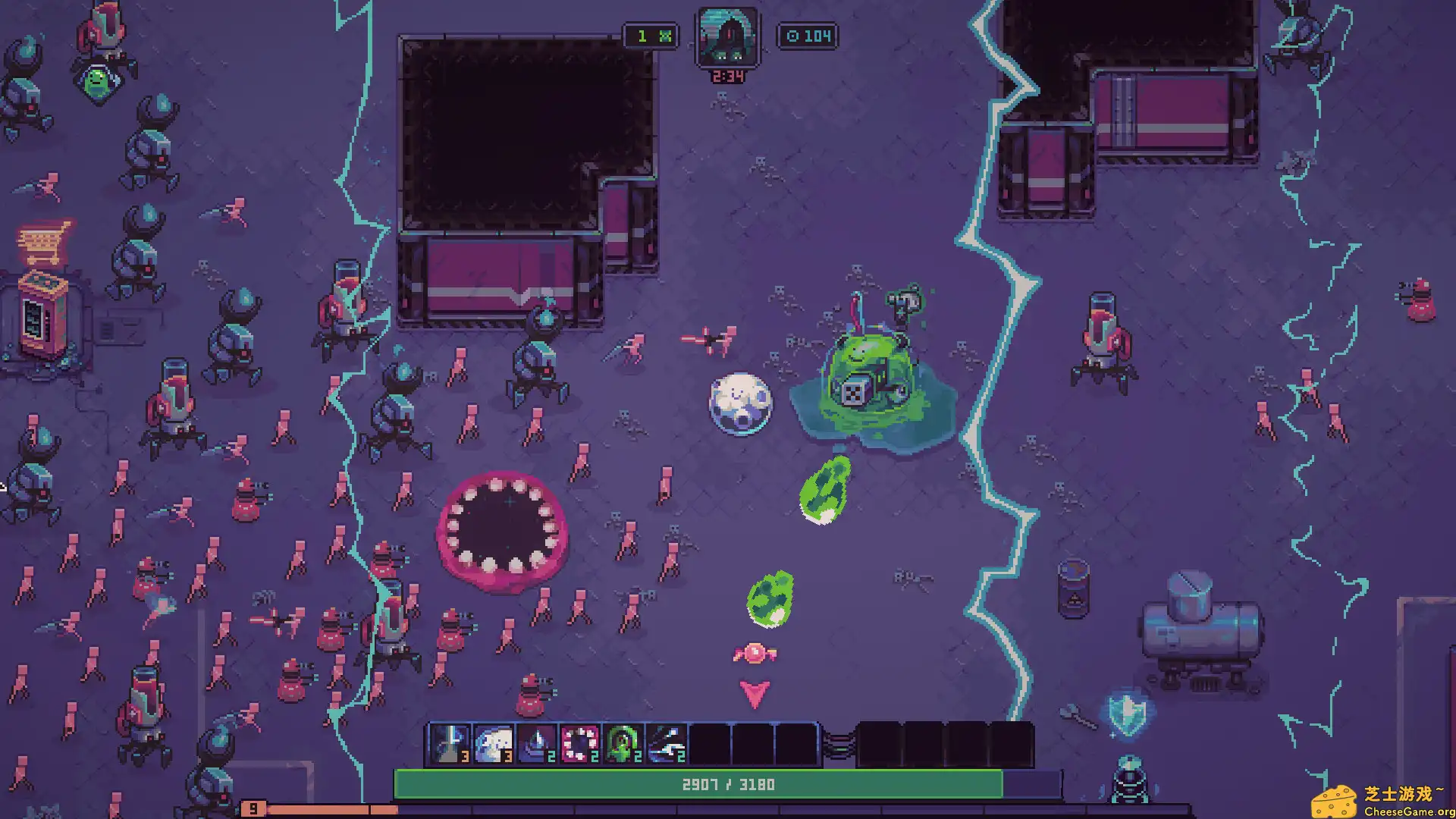Select the pink toothed maw weapon slot
1456x819 pixels.
coord(580,744)
